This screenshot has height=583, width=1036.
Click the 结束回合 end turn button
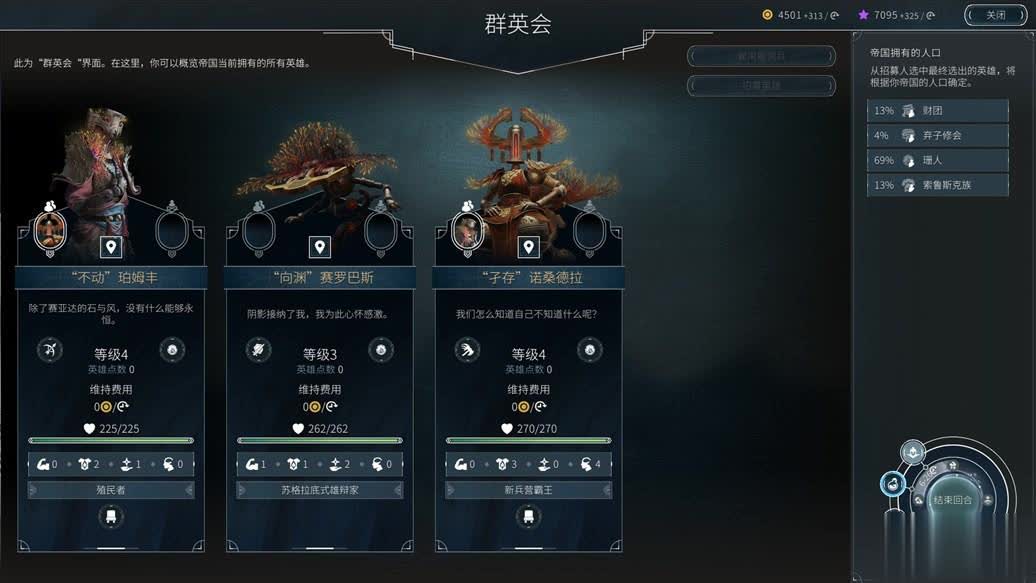(x=951, y=500)
